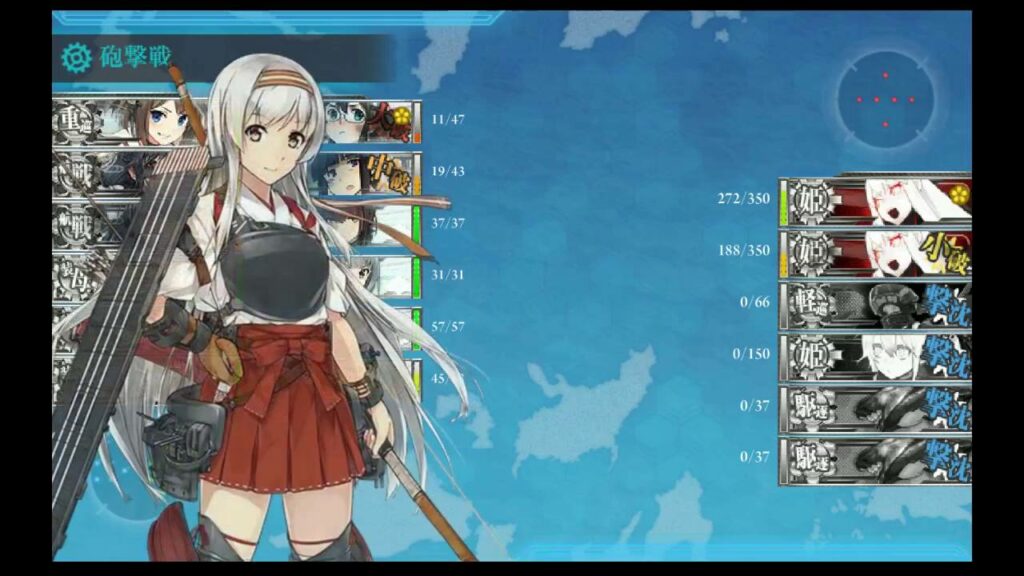Click the gear icon beside 砲撃戦
Screen dimensions: 1024x576
pos(76,58)
